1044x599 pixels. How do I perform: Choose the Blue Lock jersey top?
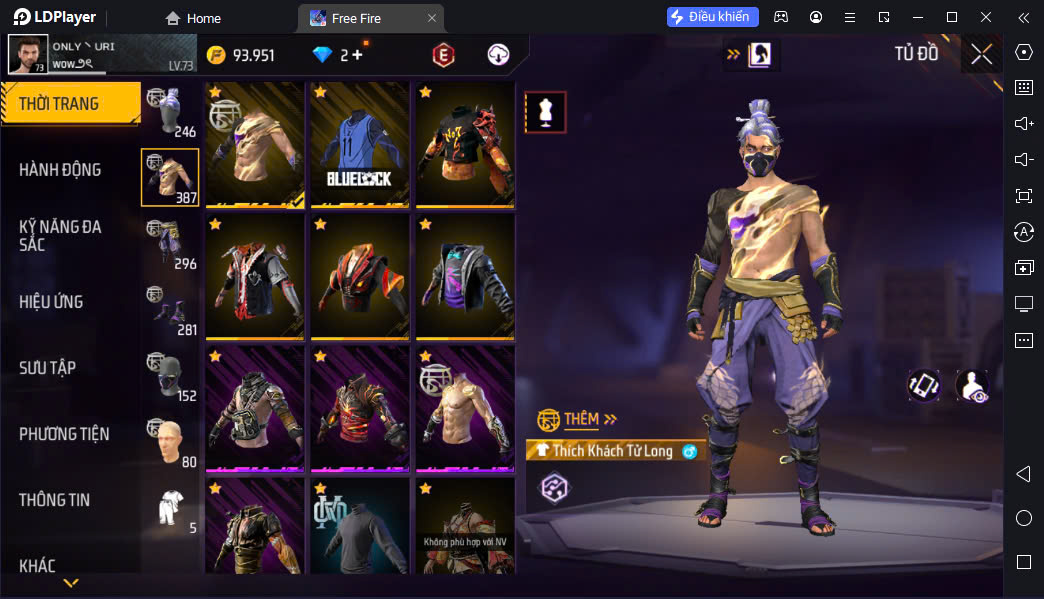pos(359,144)
